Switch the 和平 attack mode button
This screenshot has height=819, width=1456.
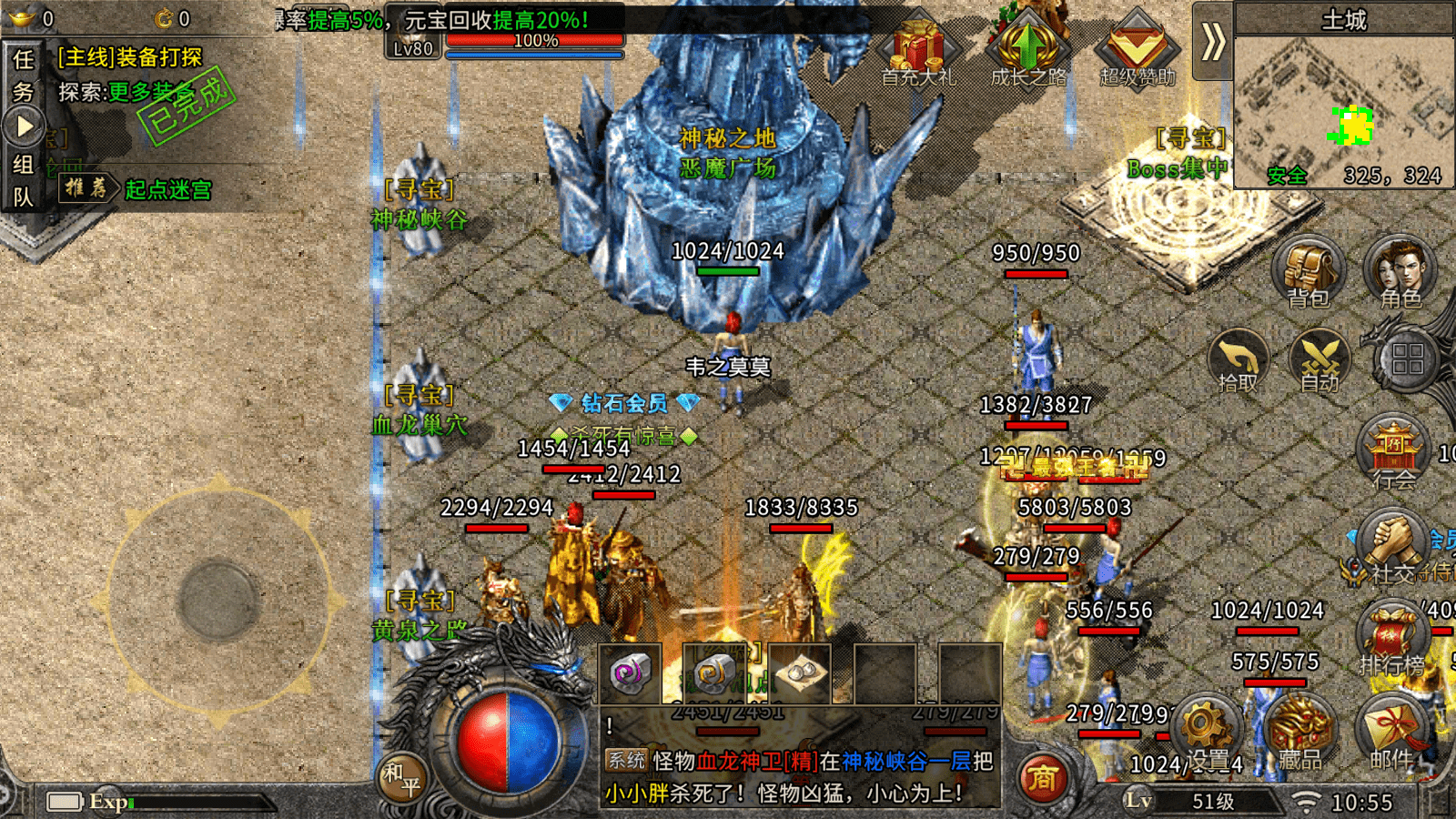[x=401, y=778]
